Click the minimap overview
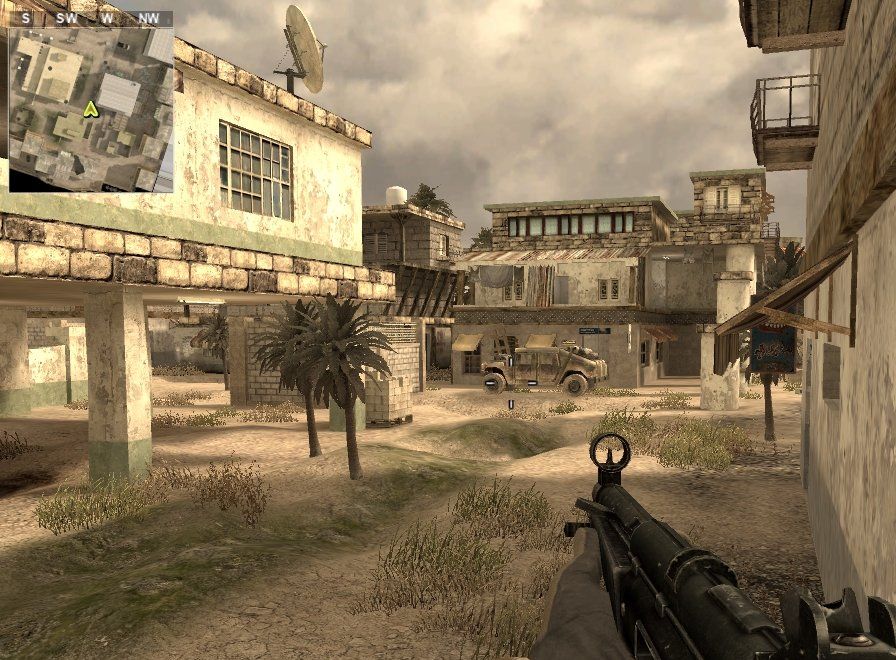This screenshot has width=896, height=660. click(x=91, y=110)
